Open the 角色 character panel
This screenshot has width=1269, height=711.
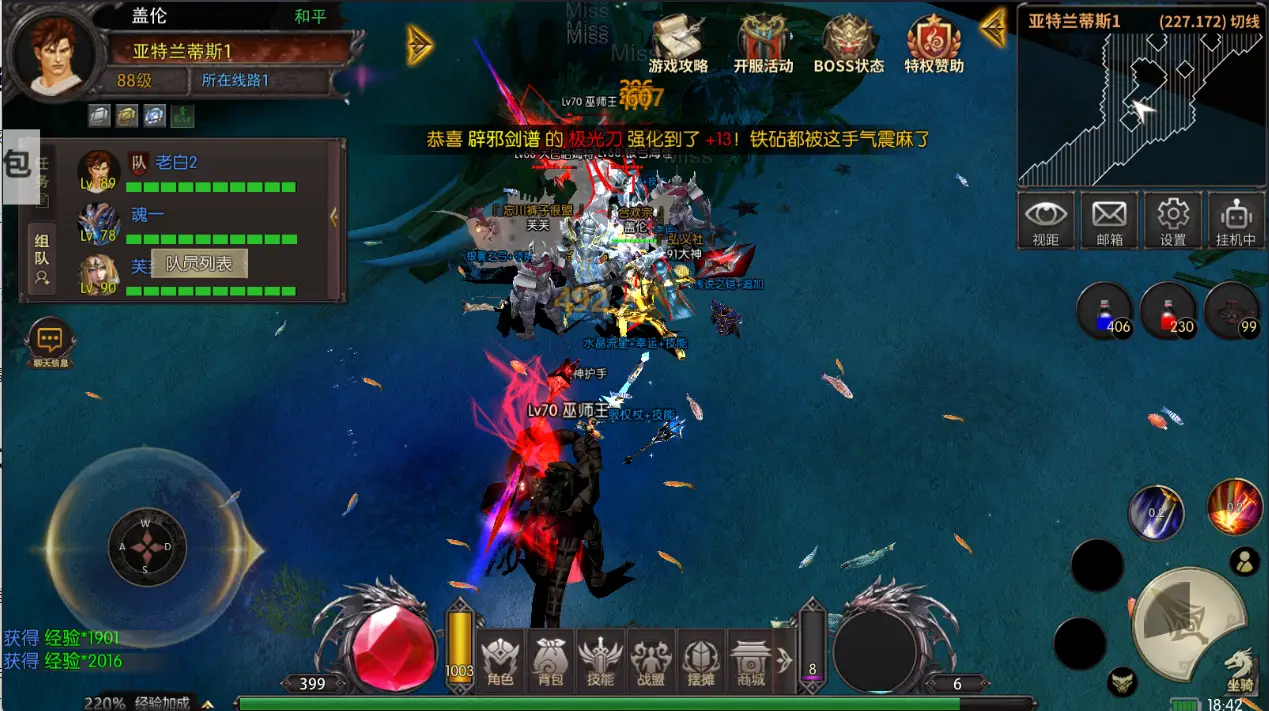point(499,662)
